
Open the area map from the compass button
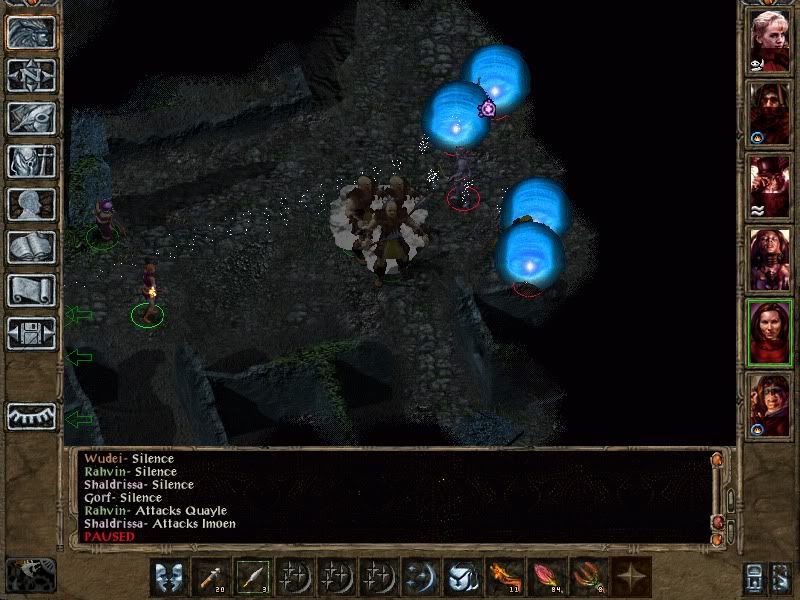tap(31, 75)
